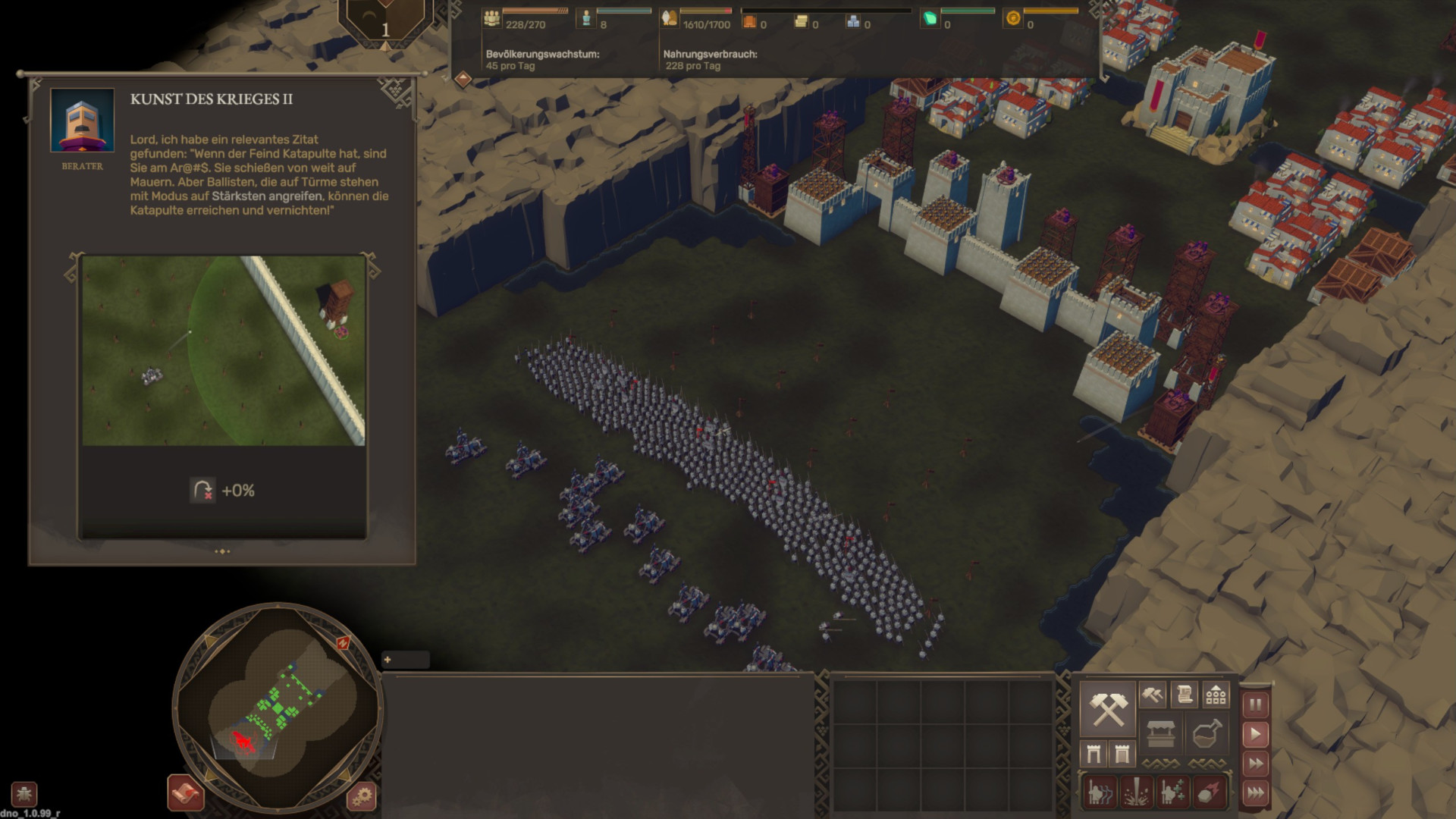1456x819 pixels.
Task: Pause the game speed
Action: (1255, 704)
